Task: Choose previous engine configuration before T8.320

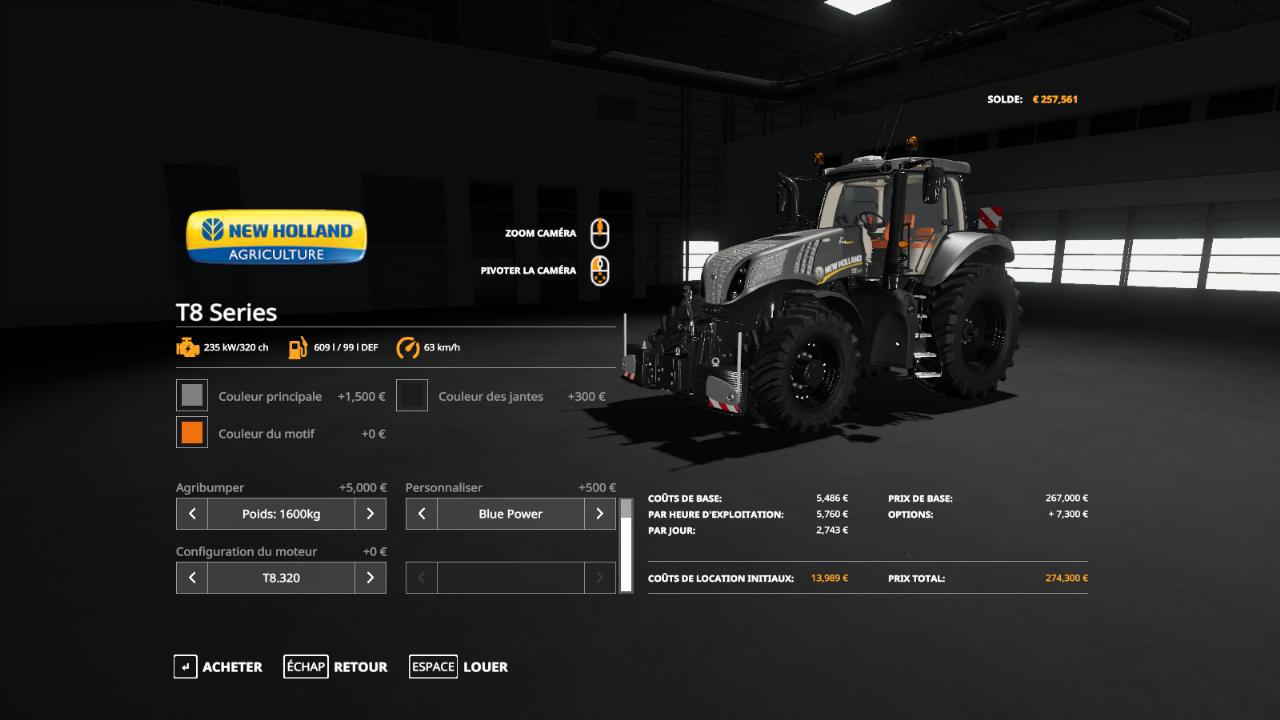Action: [192, 578]
